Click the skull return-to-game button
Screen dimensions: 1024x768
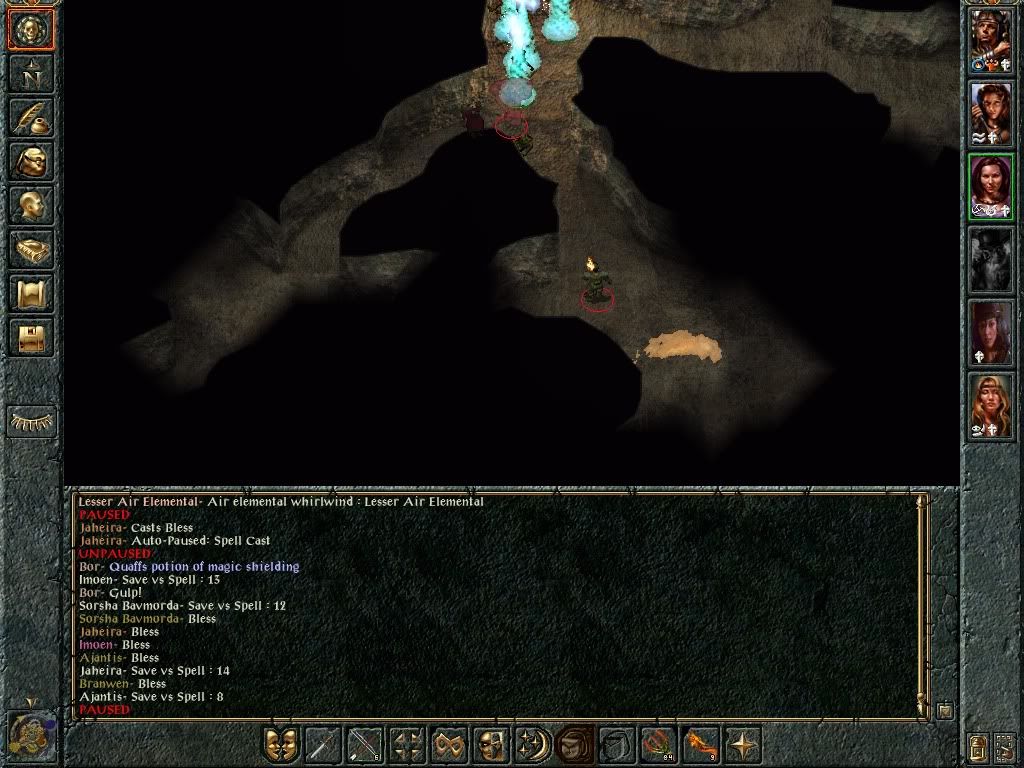31,30
